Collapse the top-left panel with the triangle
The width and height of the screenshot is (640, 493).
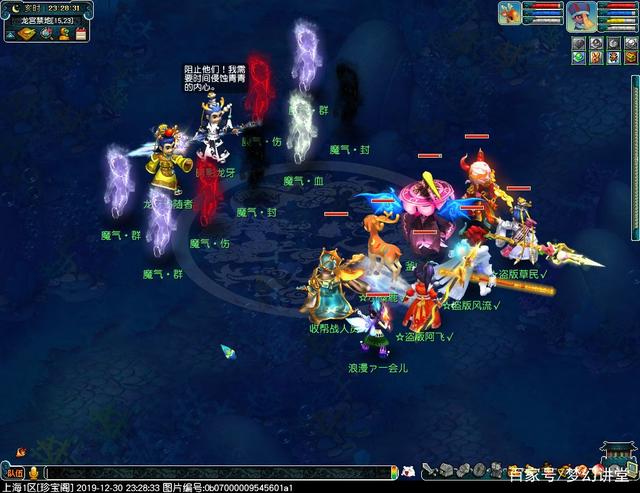click(9, 34)
